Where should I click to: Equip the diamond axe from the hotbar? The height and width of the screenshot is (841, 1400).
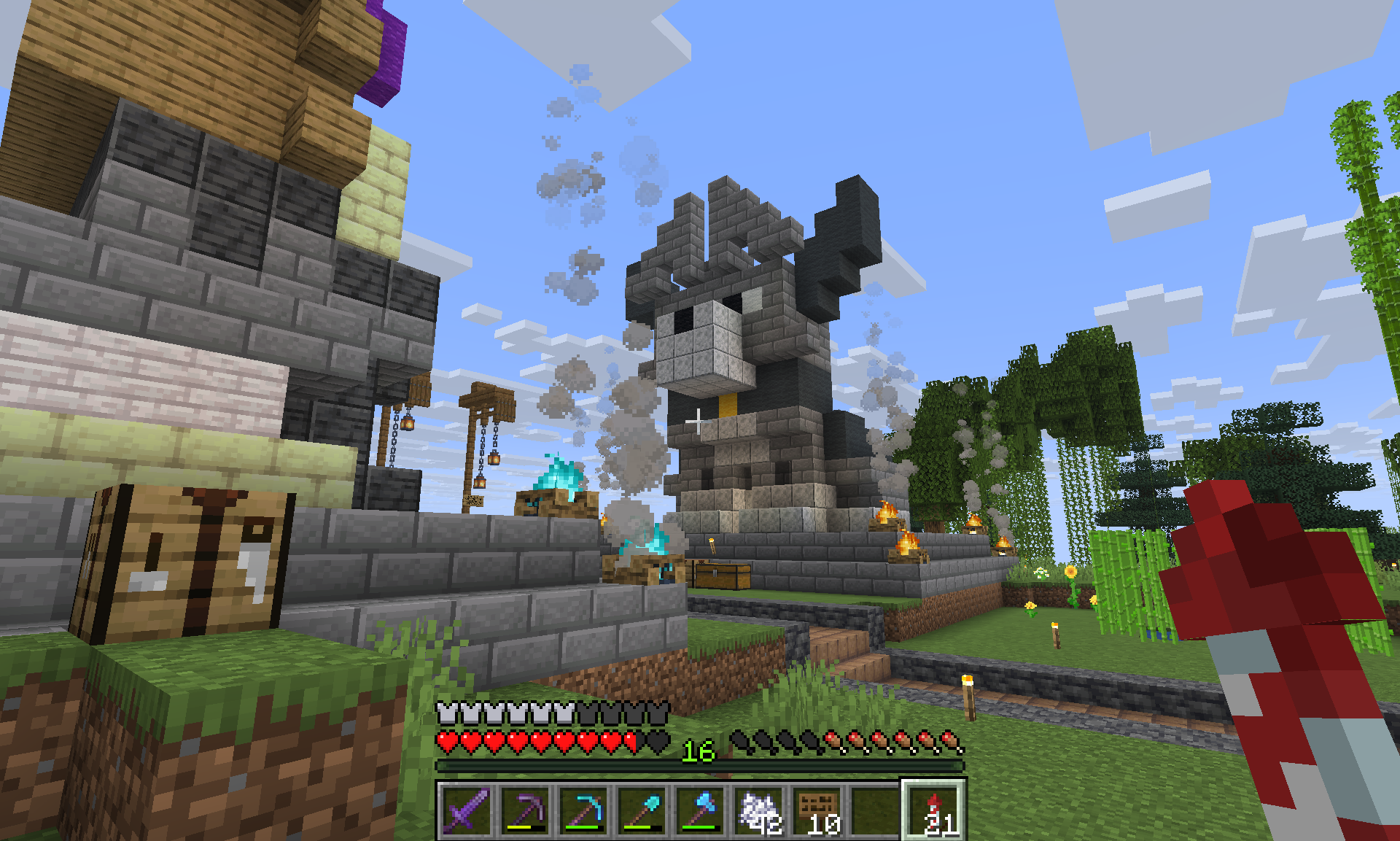(x=700, y=810)
